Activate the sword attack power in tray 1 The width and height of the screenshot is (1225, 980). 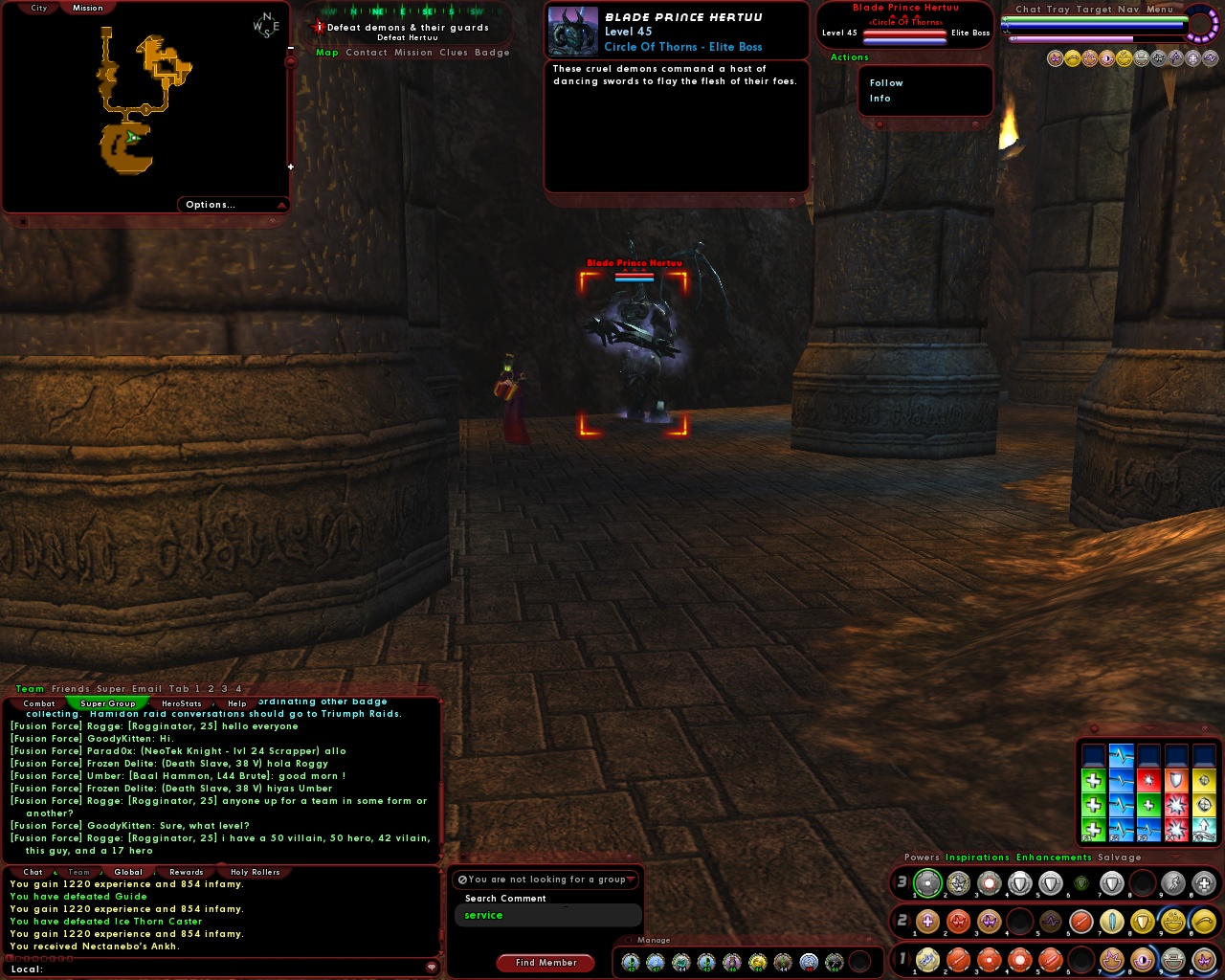click(960, 960)
